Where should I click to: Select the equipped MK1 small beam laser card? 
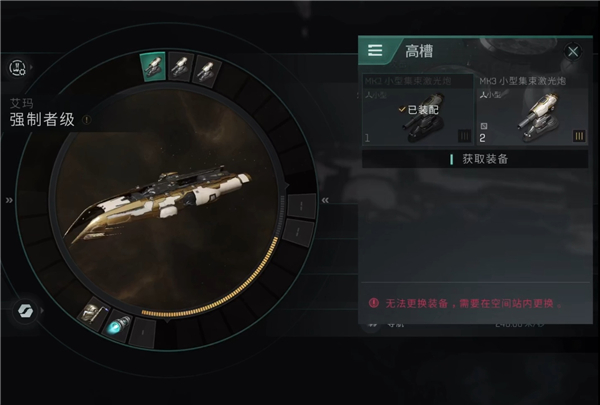click(417, 112)
